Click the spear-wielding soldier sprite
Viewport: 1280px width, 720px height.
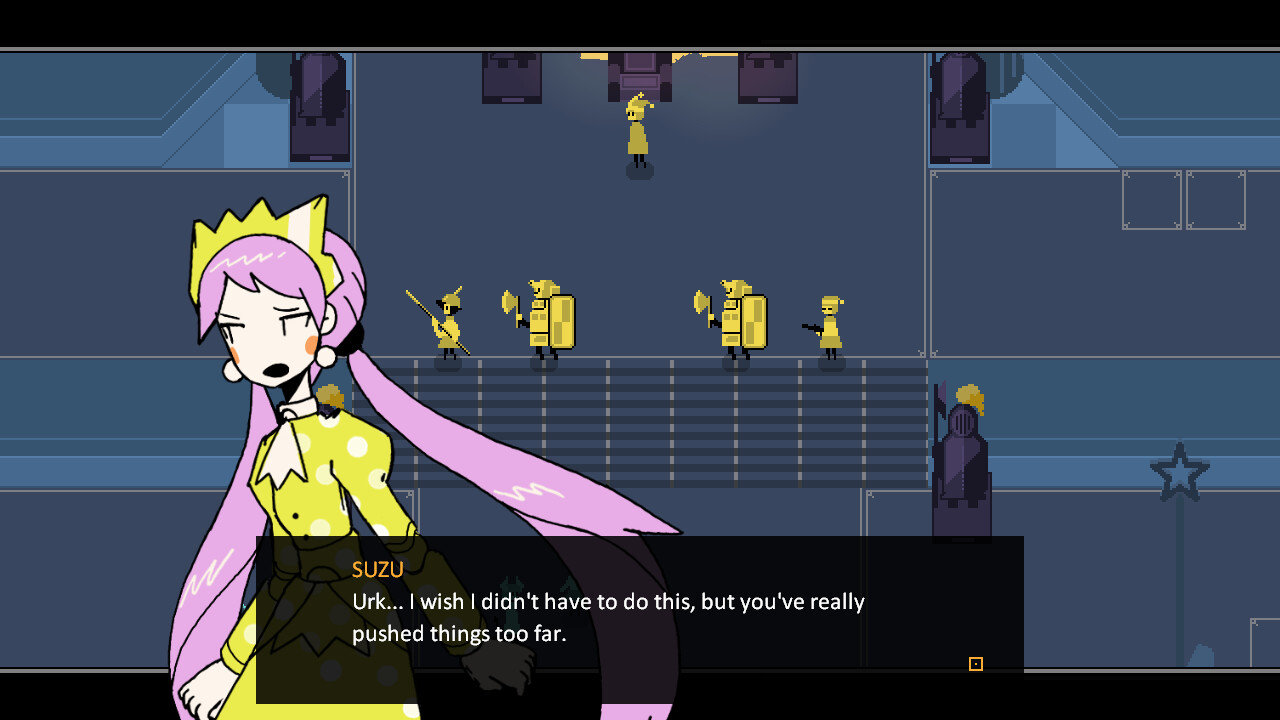(x=447, y=320)
